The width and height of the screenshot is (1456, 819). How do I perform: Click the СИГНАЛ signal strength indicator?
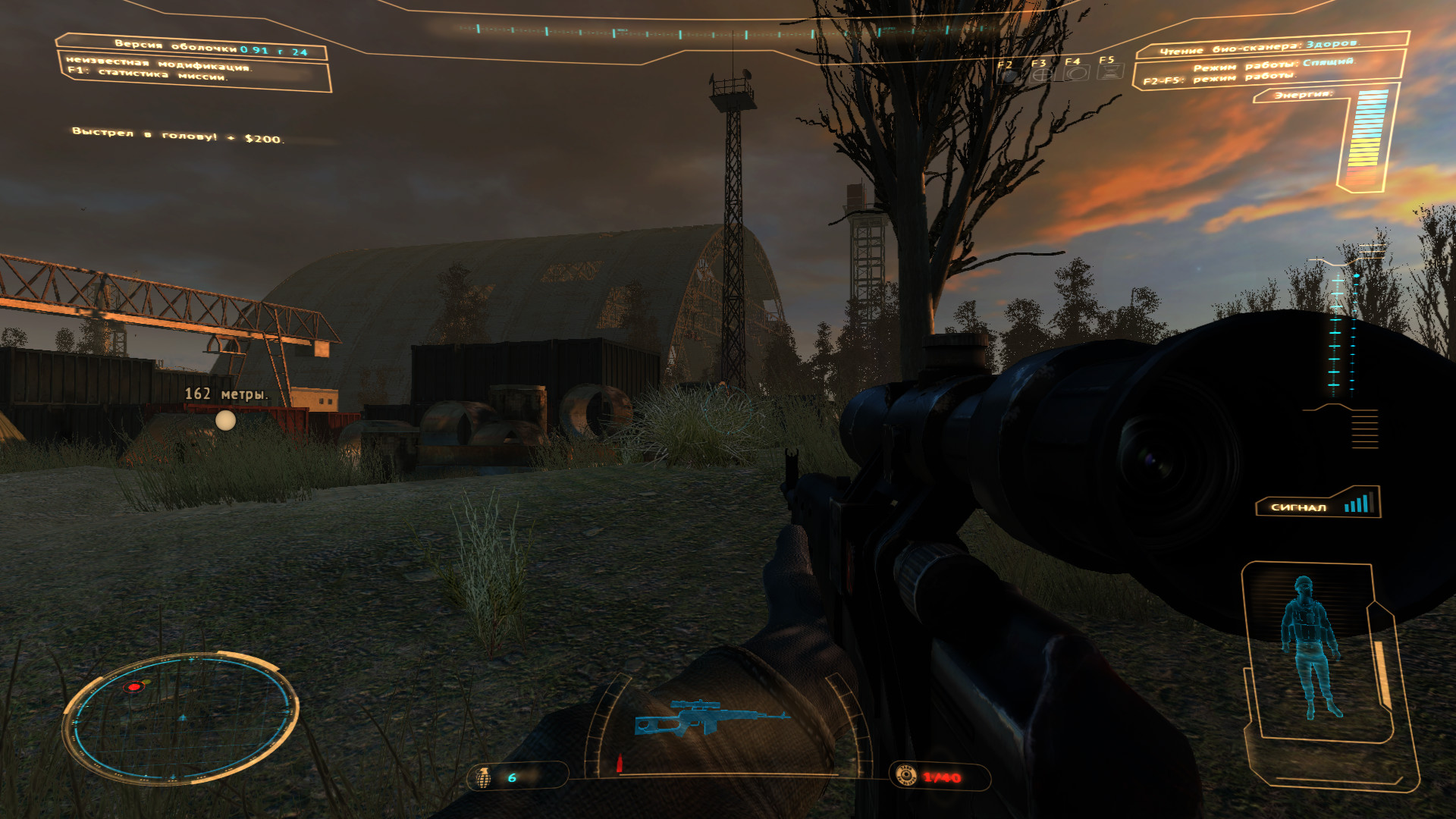tap(1319, 505)
